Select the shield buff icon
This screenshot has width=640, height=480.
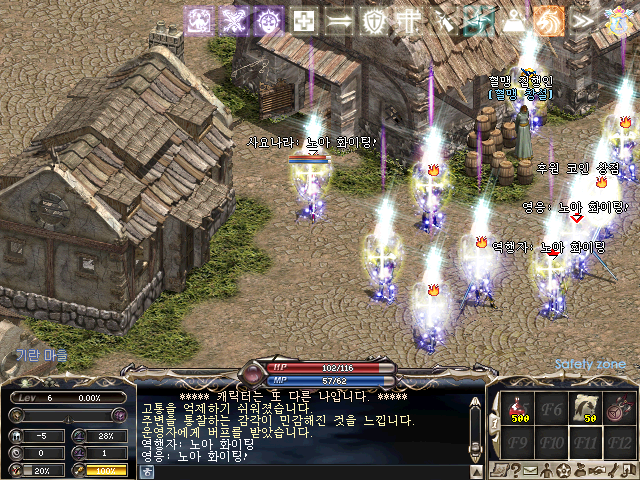(373, 19)
